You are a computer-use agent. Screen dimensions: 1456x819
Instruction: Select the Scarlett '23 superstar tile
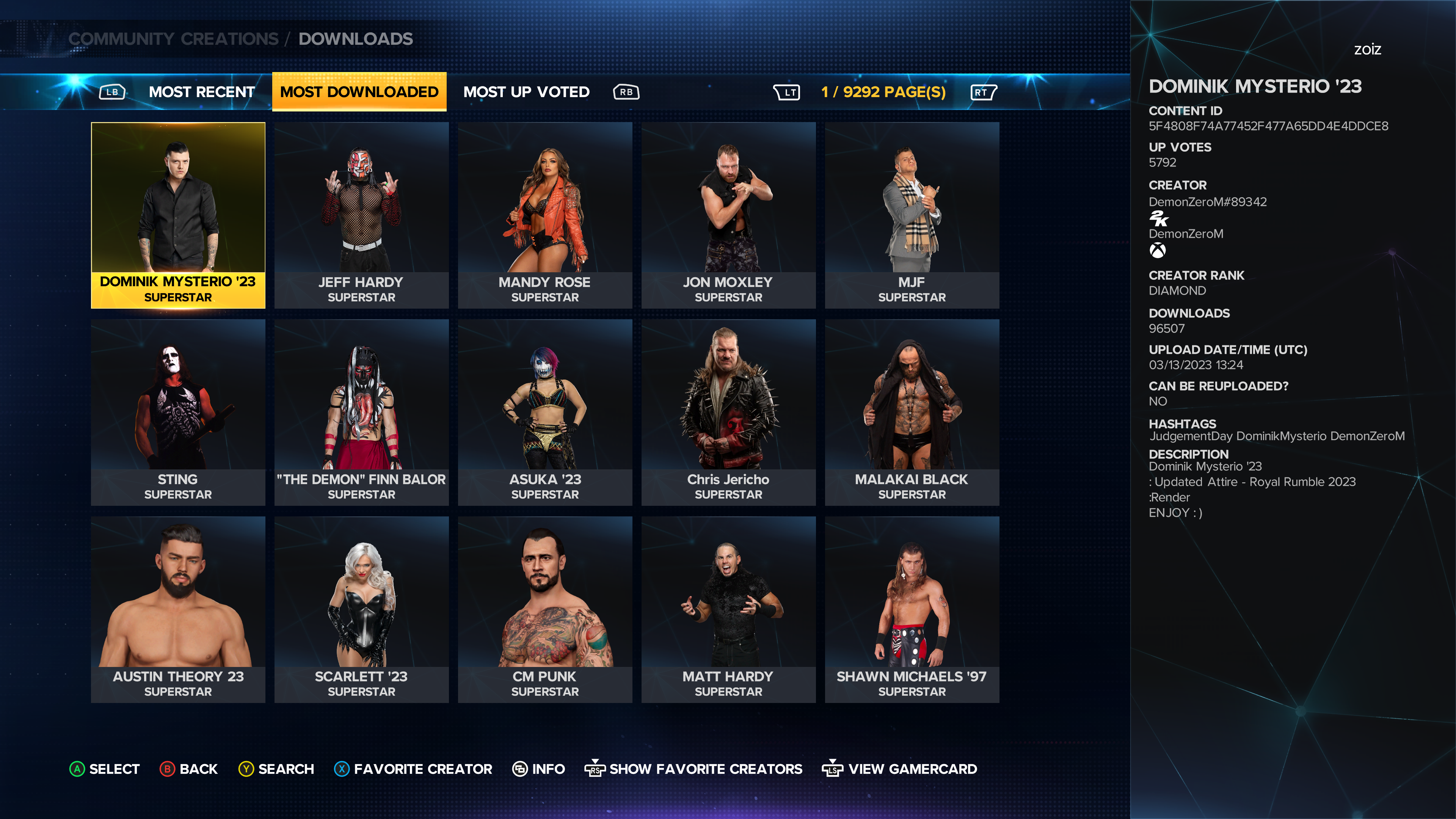click(361, 609)
